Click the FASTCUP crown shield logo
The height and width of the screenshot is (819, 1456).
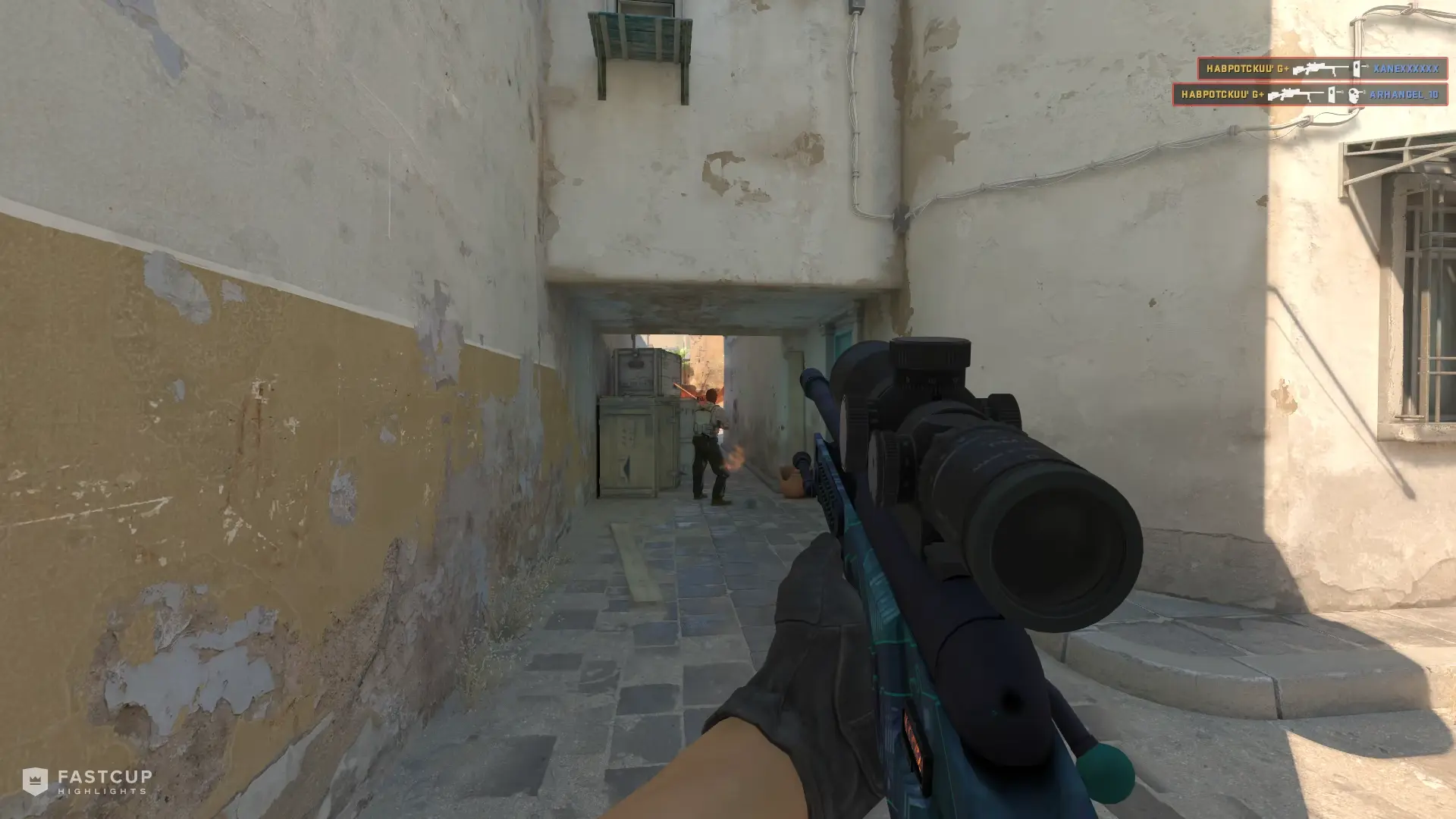pyautogui.click(x=35, y=780)
